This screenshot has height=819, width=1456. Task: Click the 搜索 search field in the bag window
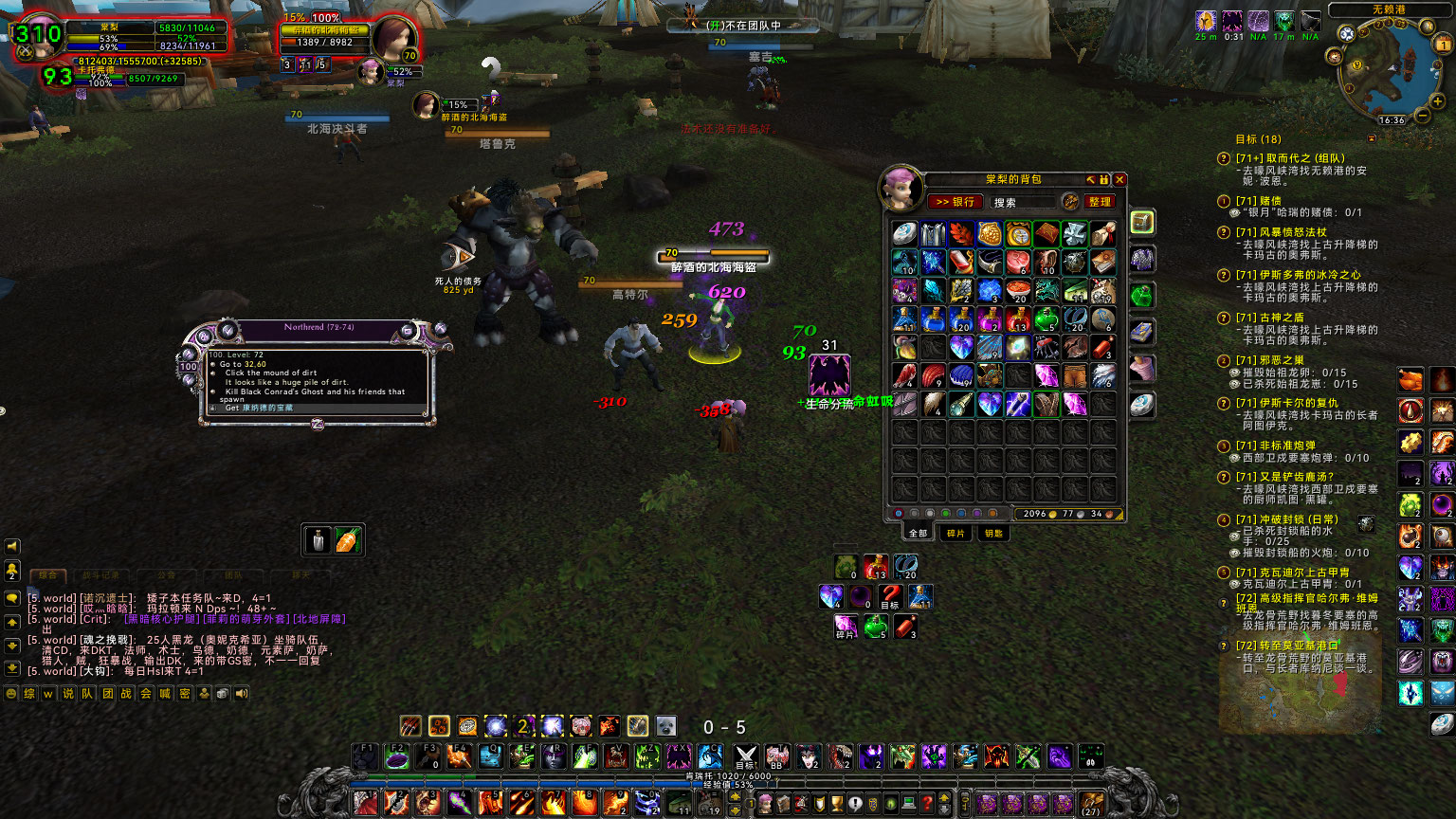(x=1023, y=202)
